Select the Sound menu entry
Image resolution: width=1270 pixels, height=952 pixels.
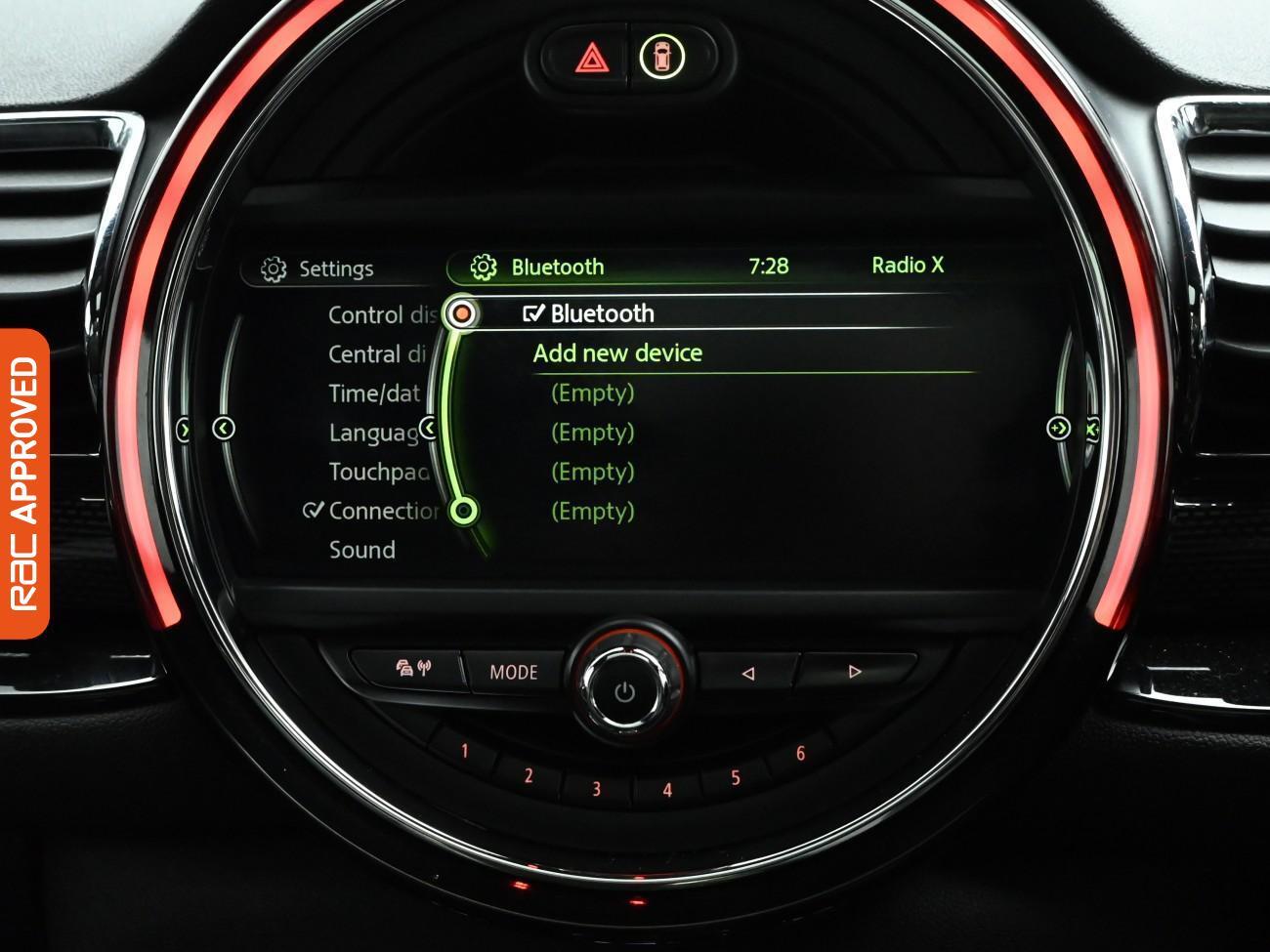pyautogui.click(x=361, y=550)
